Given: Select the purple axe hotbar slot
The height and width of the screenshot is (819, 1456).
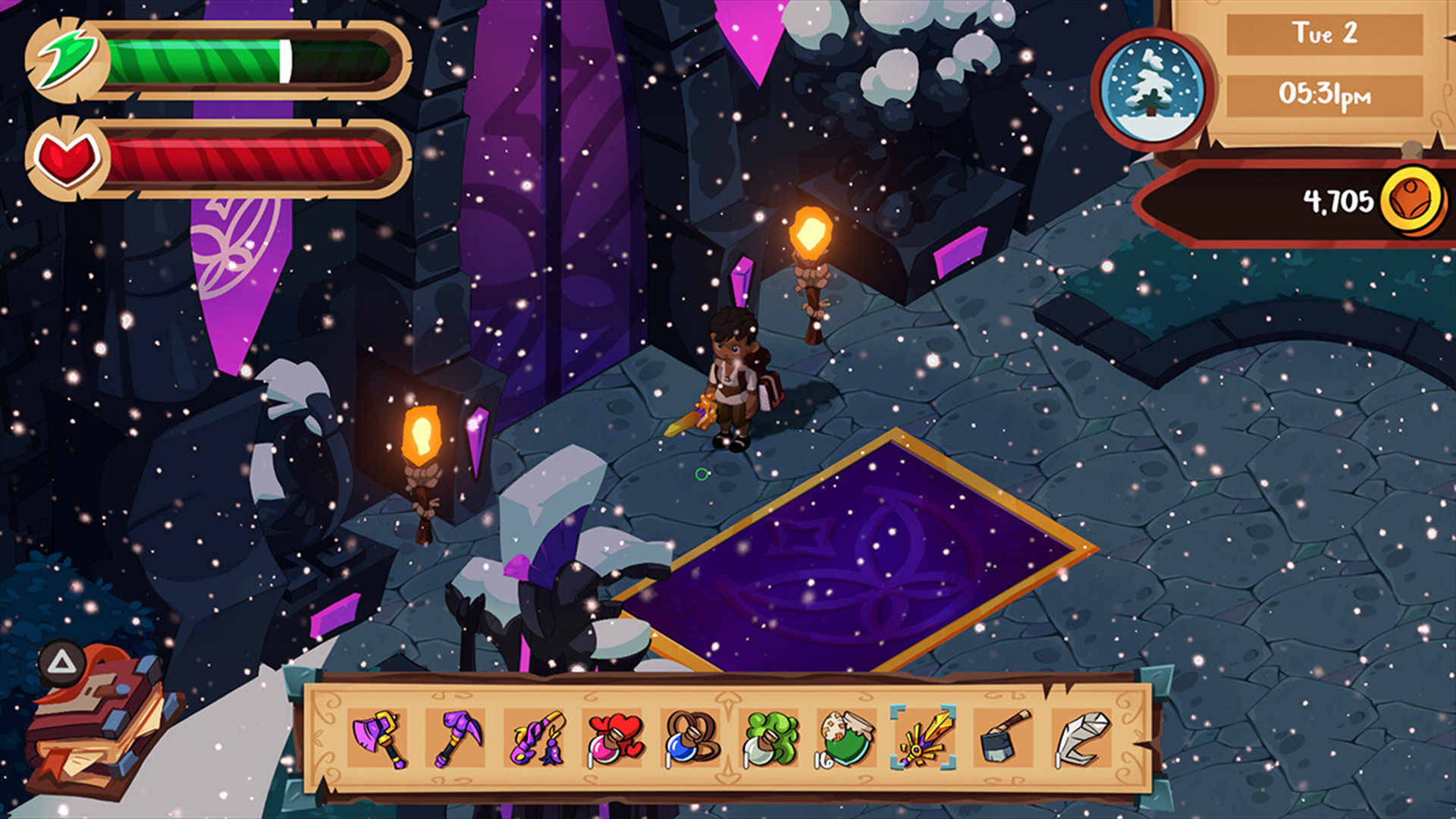Looking at the screenshot, I should tap(378, 738).
